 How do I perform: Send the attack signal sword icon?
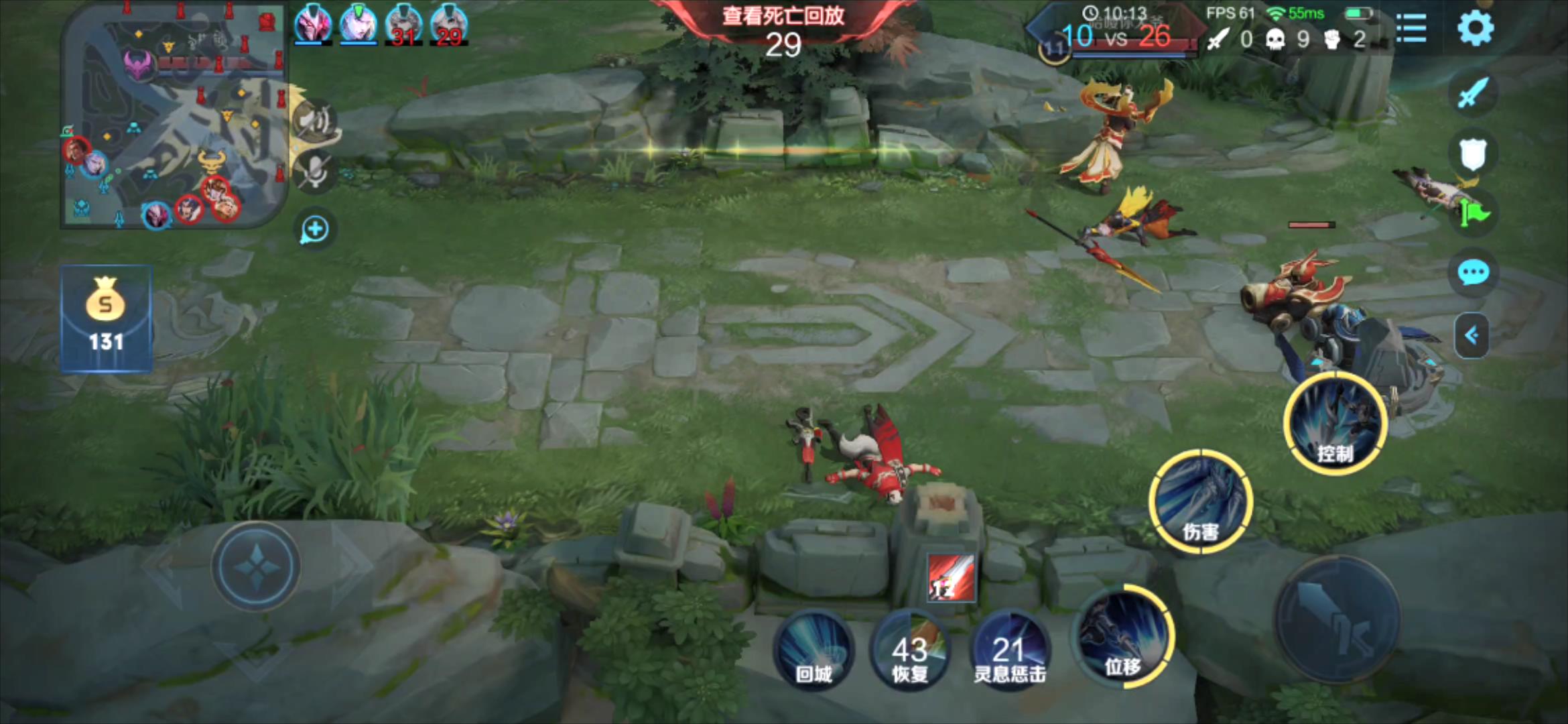point(1473,93)
